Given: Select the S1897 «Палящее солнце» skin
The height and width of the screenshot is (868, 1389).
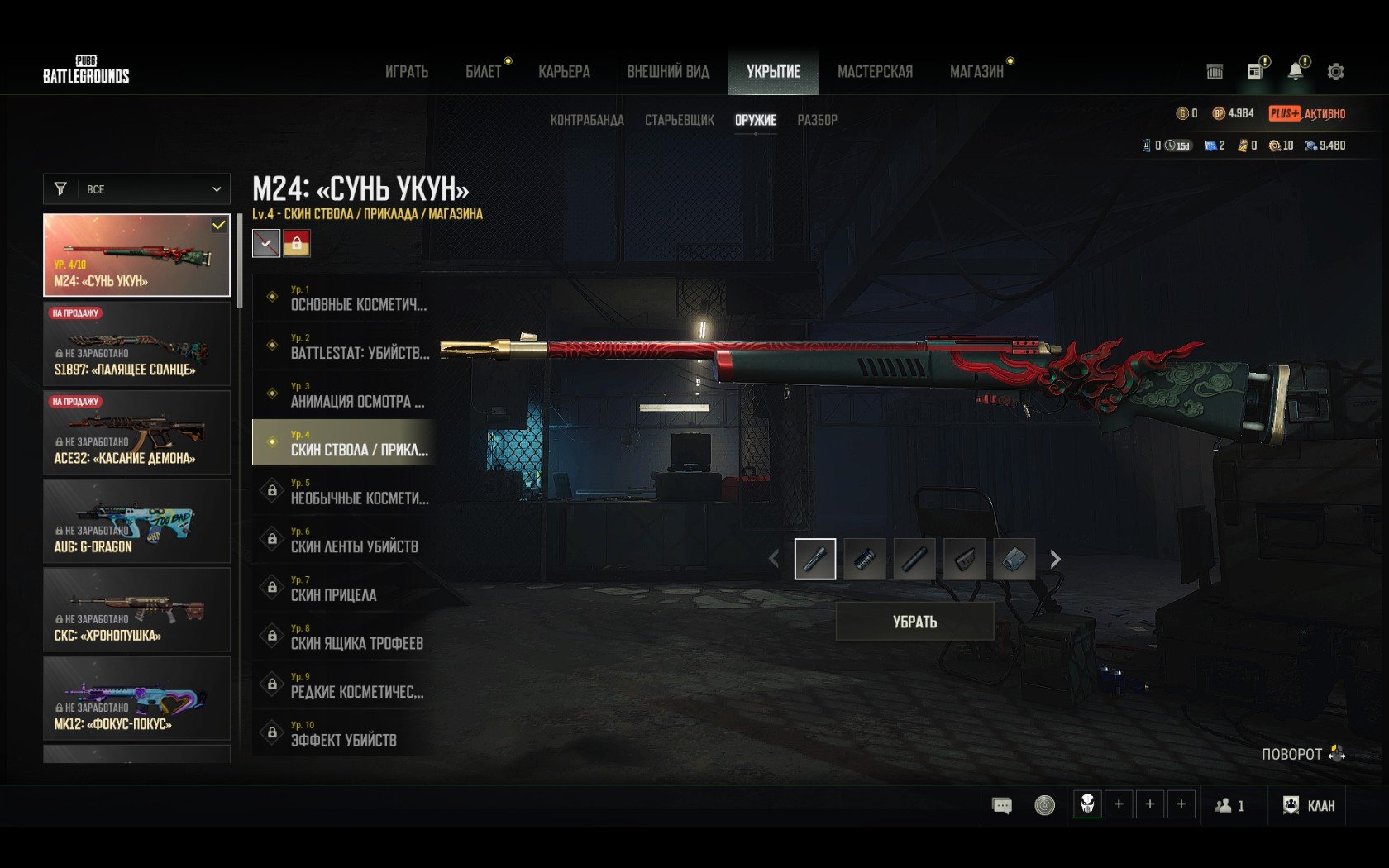Looking at the screenshot, I should pyautogui.click(x=136, y=344).
